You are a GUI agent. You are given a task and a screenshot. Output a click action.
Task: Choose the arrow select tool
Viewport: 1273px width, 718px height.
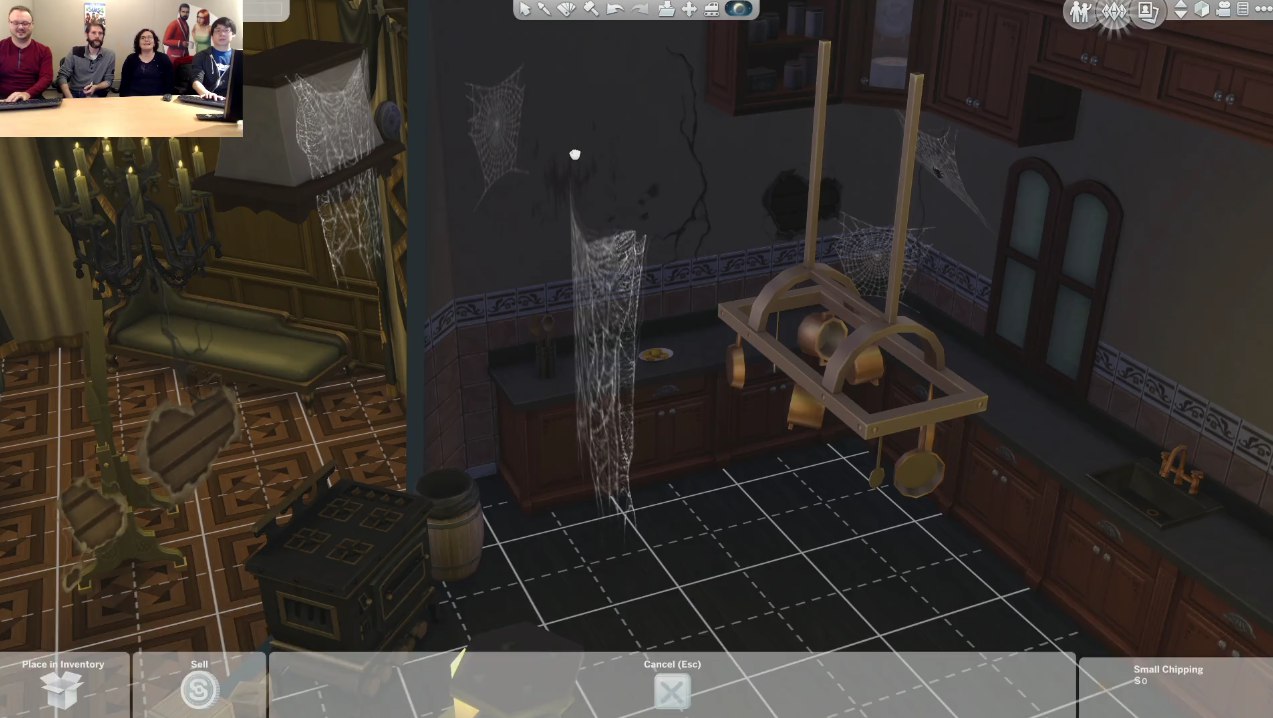point(526,9)
